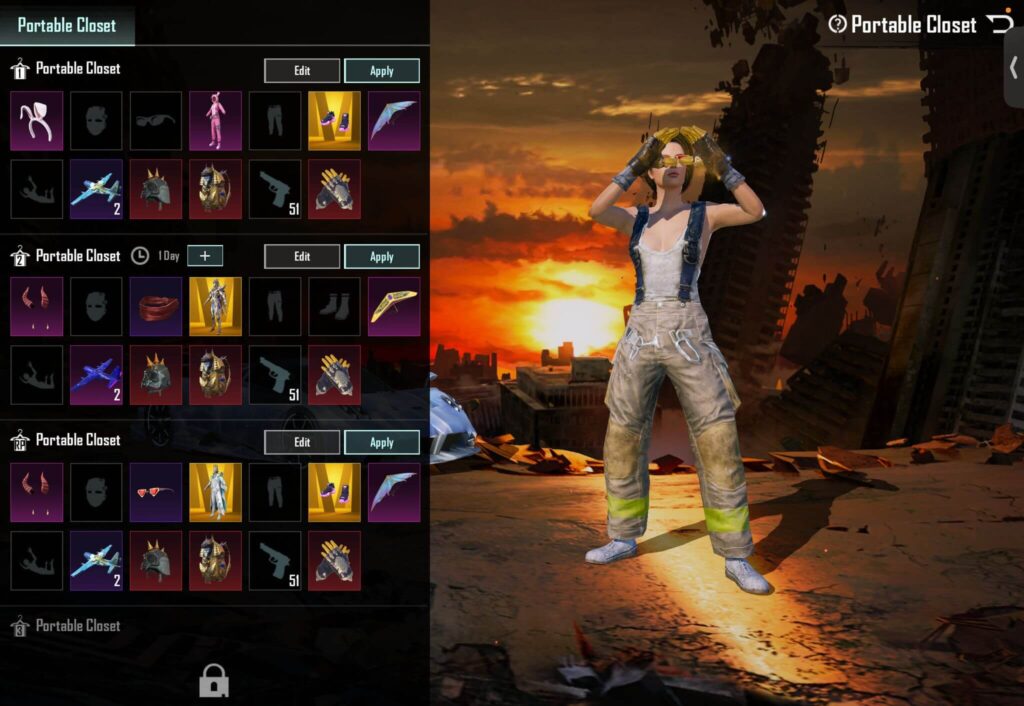
Task: Apply the RP Portable Closet outfit
Action: pos(382,442)
